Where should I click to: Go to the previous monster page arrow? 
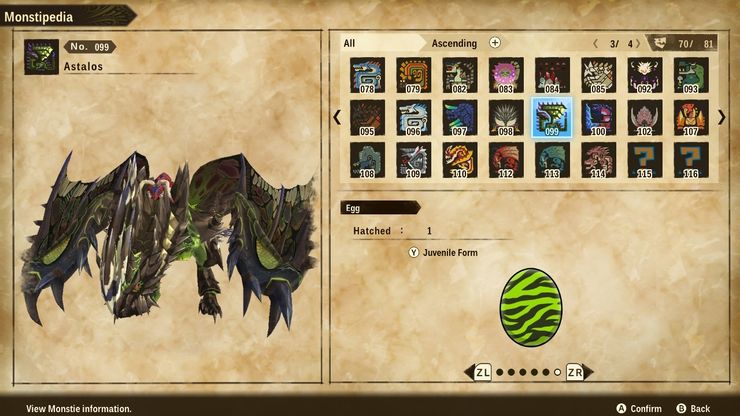pyautogui.click(x=337, y=117)
